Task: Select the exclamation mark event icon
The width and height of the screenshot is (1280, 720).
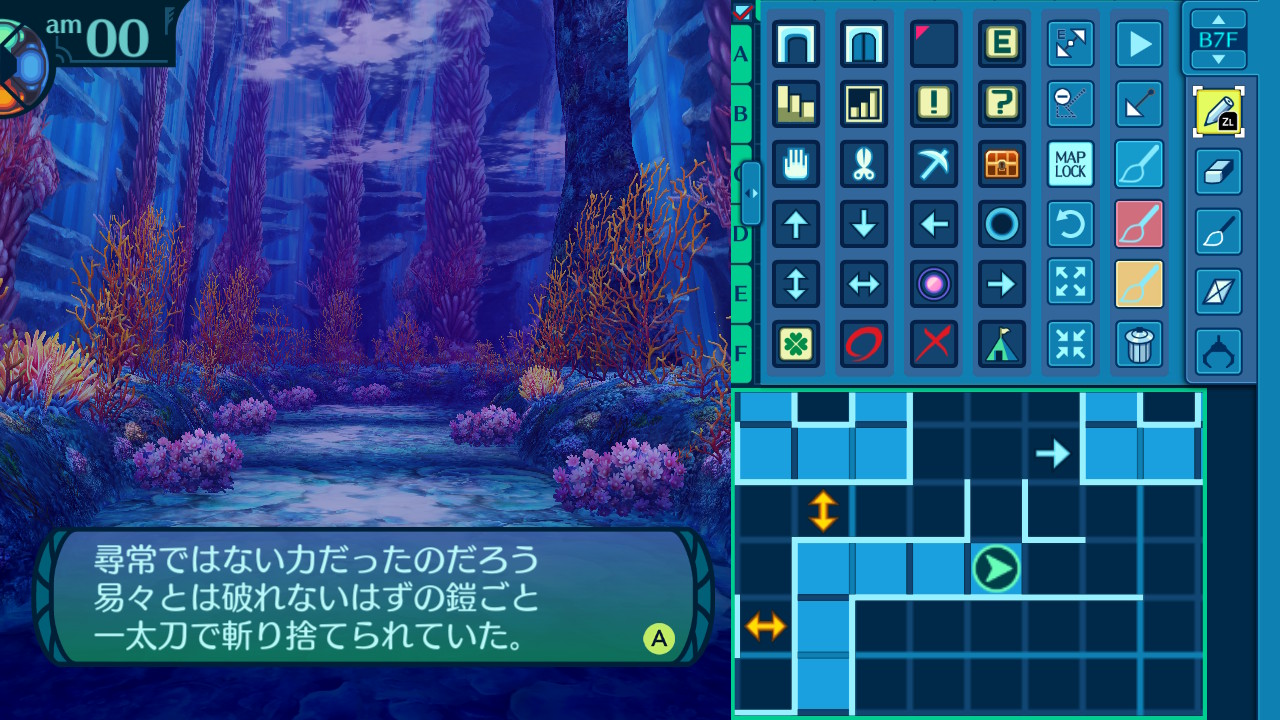Action: [x=934, y=104]
